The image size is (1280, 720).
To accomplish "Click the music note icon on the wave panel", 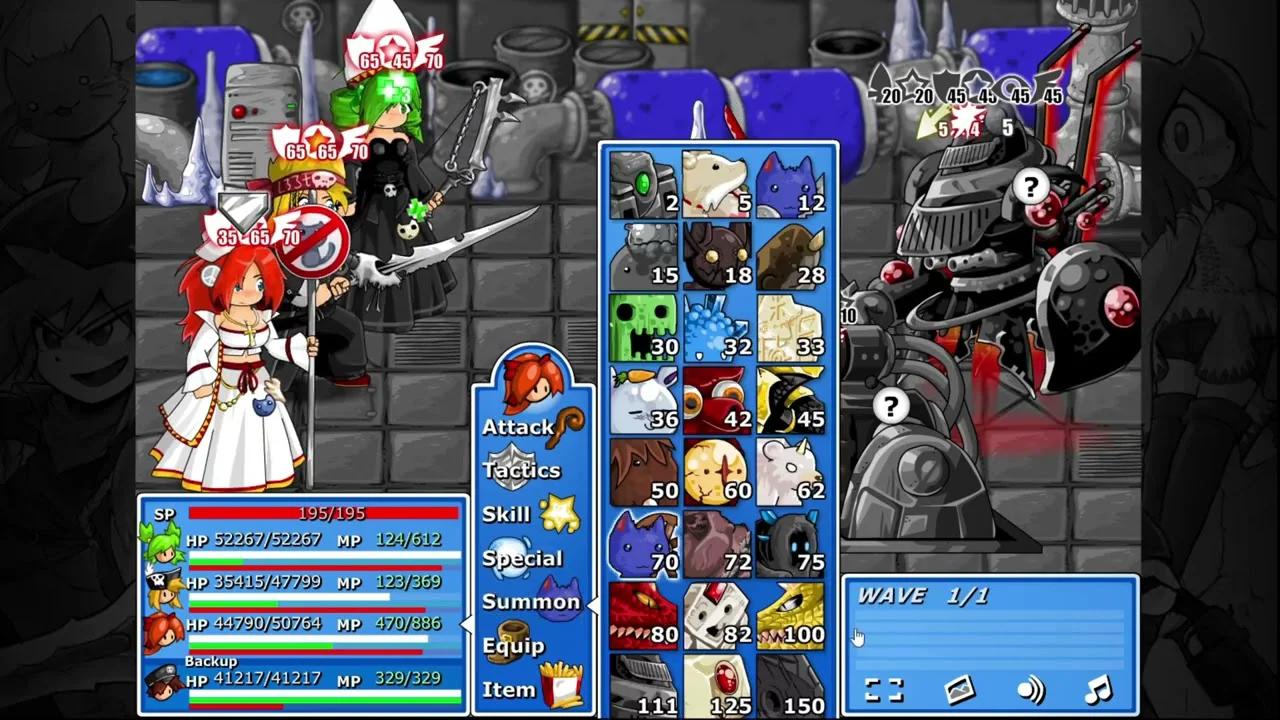I will click(1100, 689).
